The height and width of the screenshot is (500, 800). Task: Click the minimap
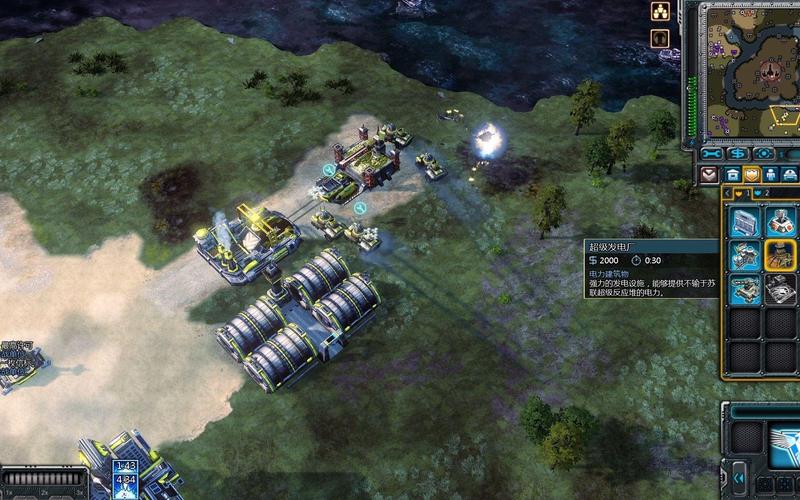(x=745, y=69)
